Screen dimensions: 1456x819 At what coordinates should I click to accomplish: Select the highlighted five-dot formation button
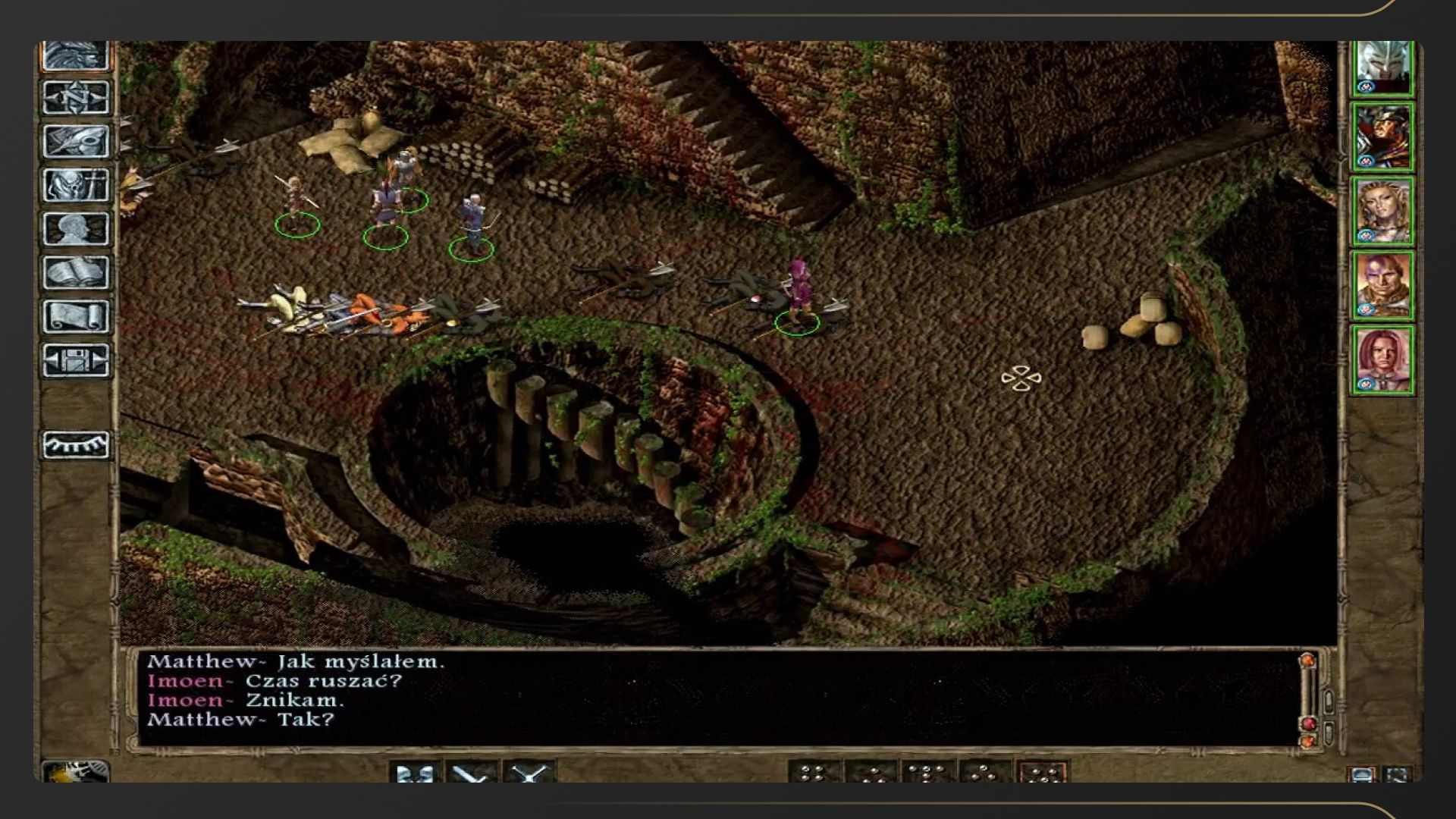1042,772
